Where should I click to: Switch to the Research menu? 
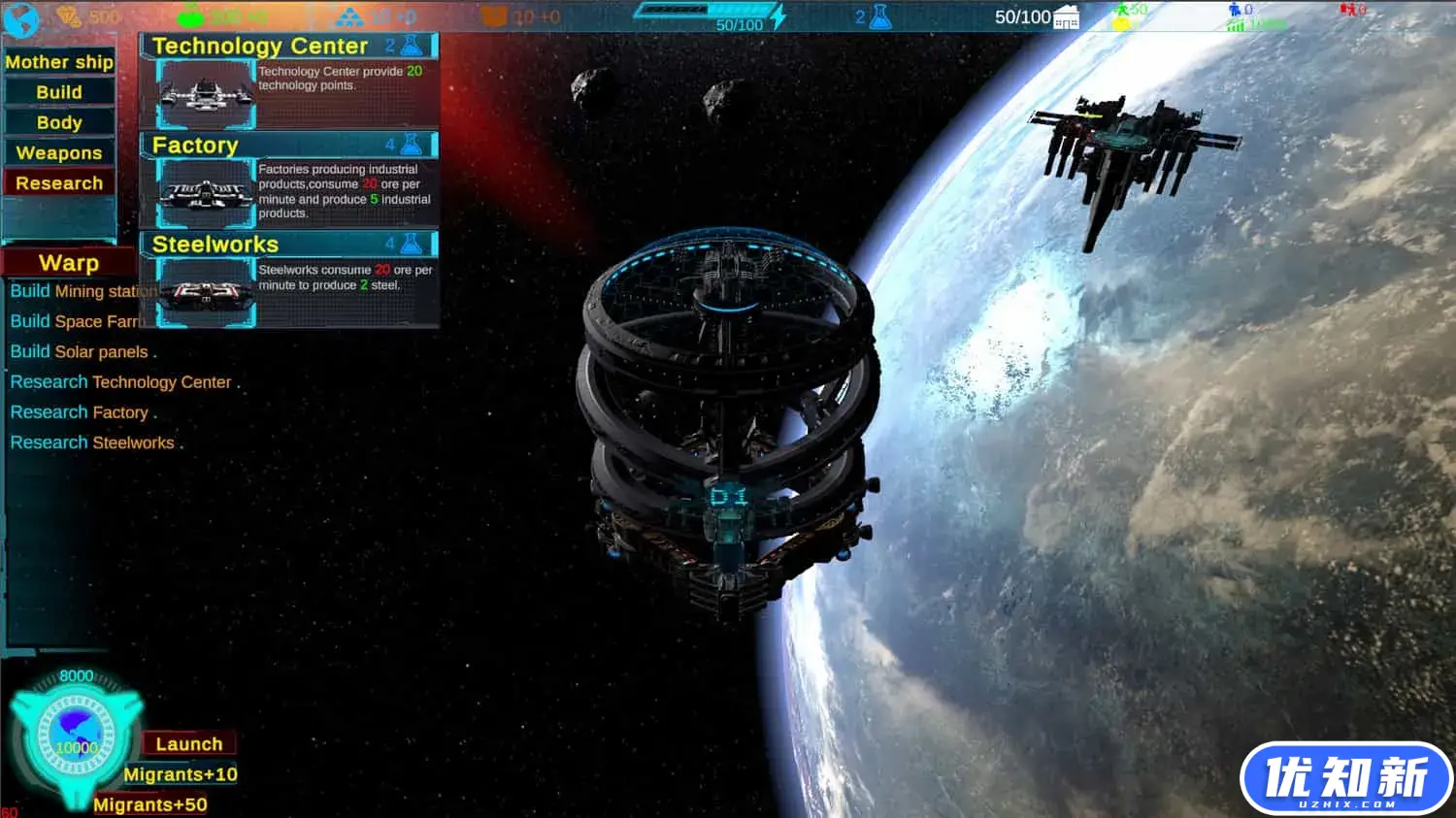(59, 183)
